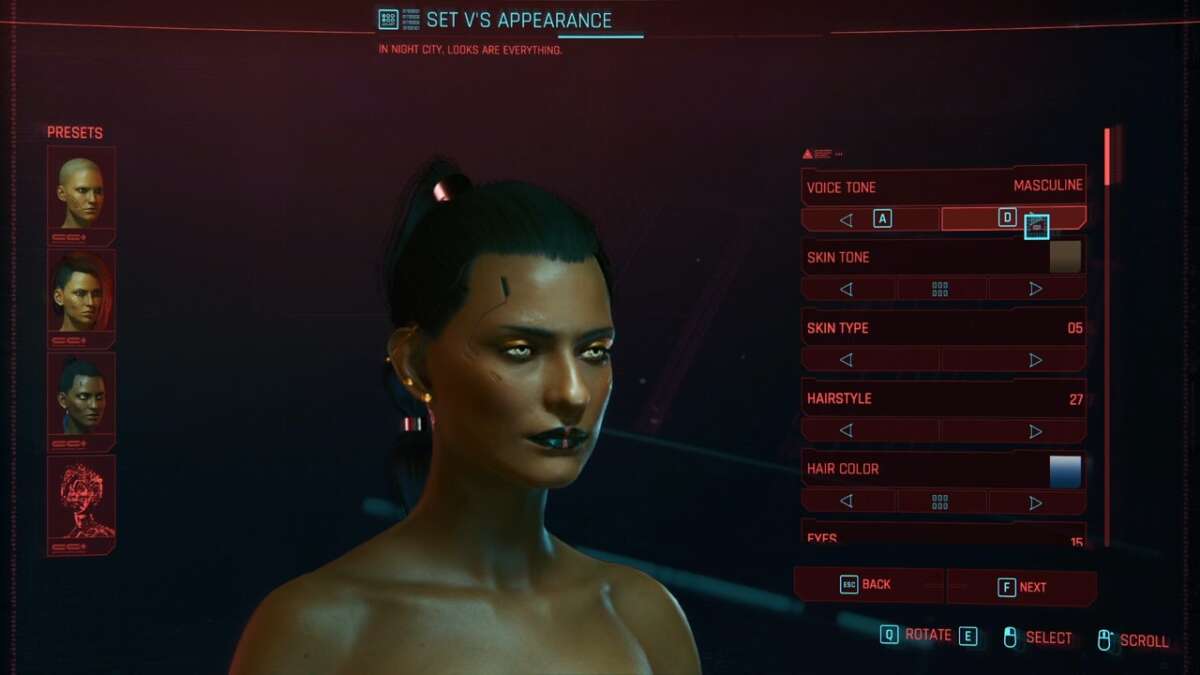The width and height of the screenshot is (1200, 675).
Task: Switch voice tone with the left arrow
Action: click(847, 219)
